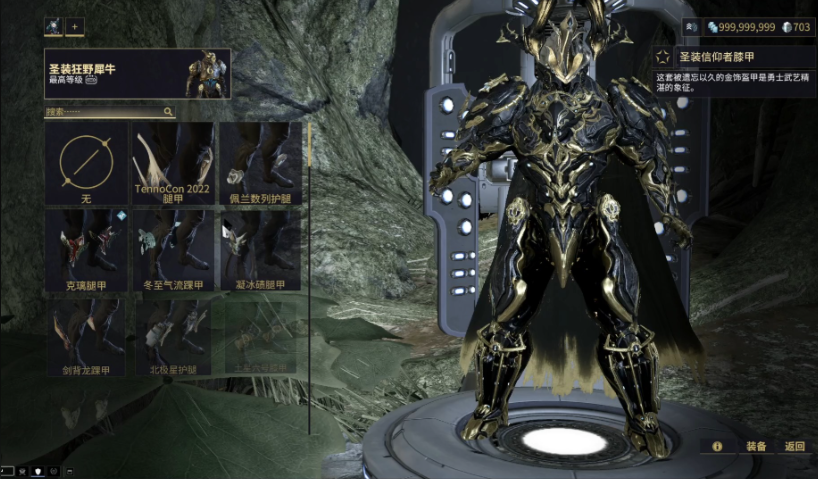Screen dimensions: 818x479
Task: Open the market icon beside the credits
Action: [x=690, y=27]
